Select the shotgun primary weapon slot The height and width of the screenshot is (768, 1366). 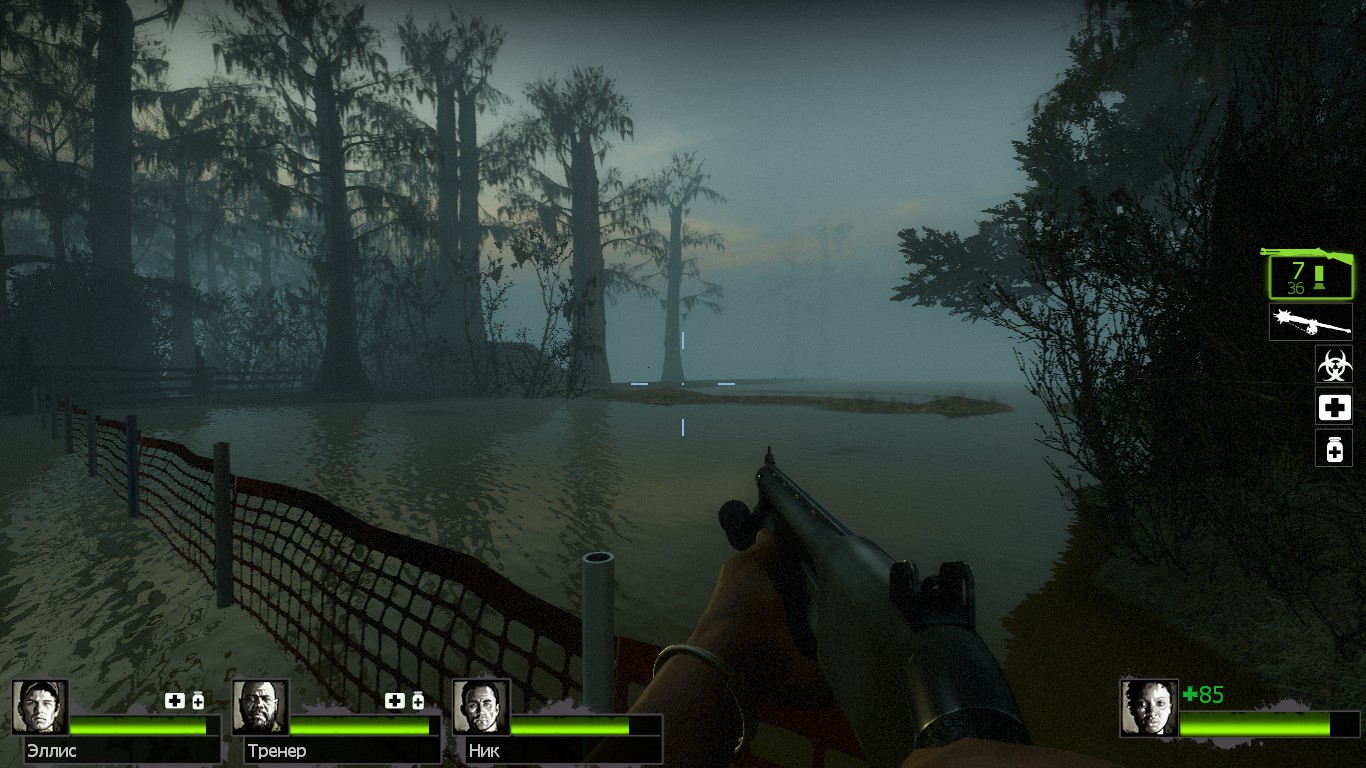[x=1310, y=275]
